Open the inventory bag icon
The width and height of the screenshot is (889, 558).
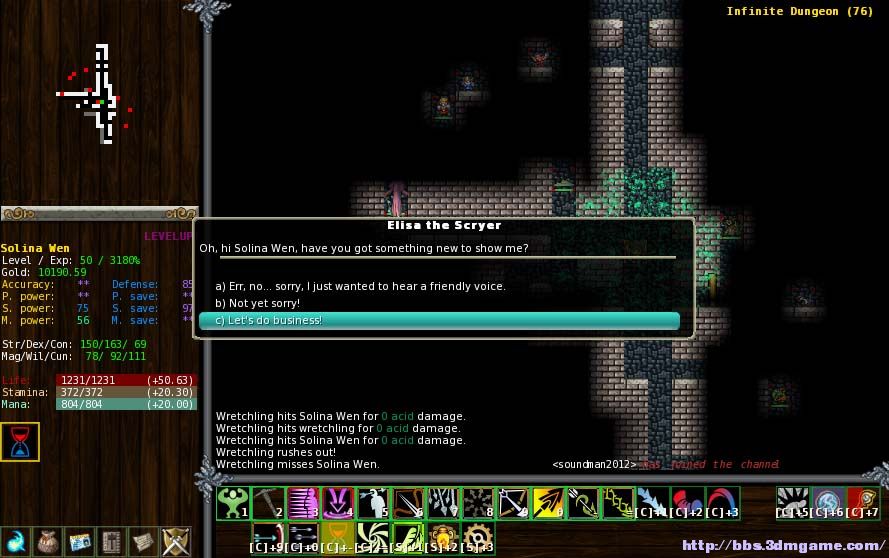48,541
